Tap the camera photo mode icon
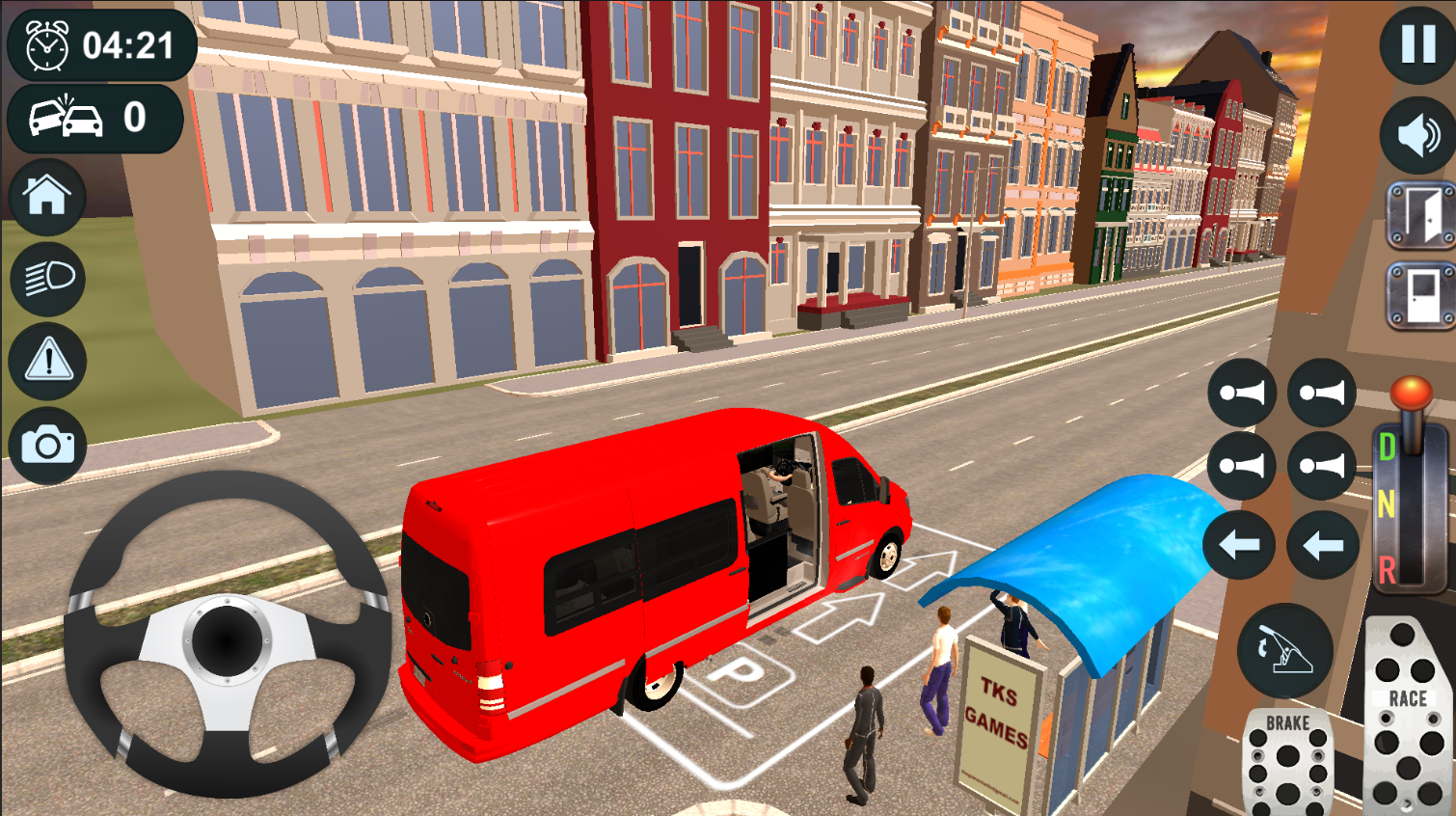 coord(47,444)
